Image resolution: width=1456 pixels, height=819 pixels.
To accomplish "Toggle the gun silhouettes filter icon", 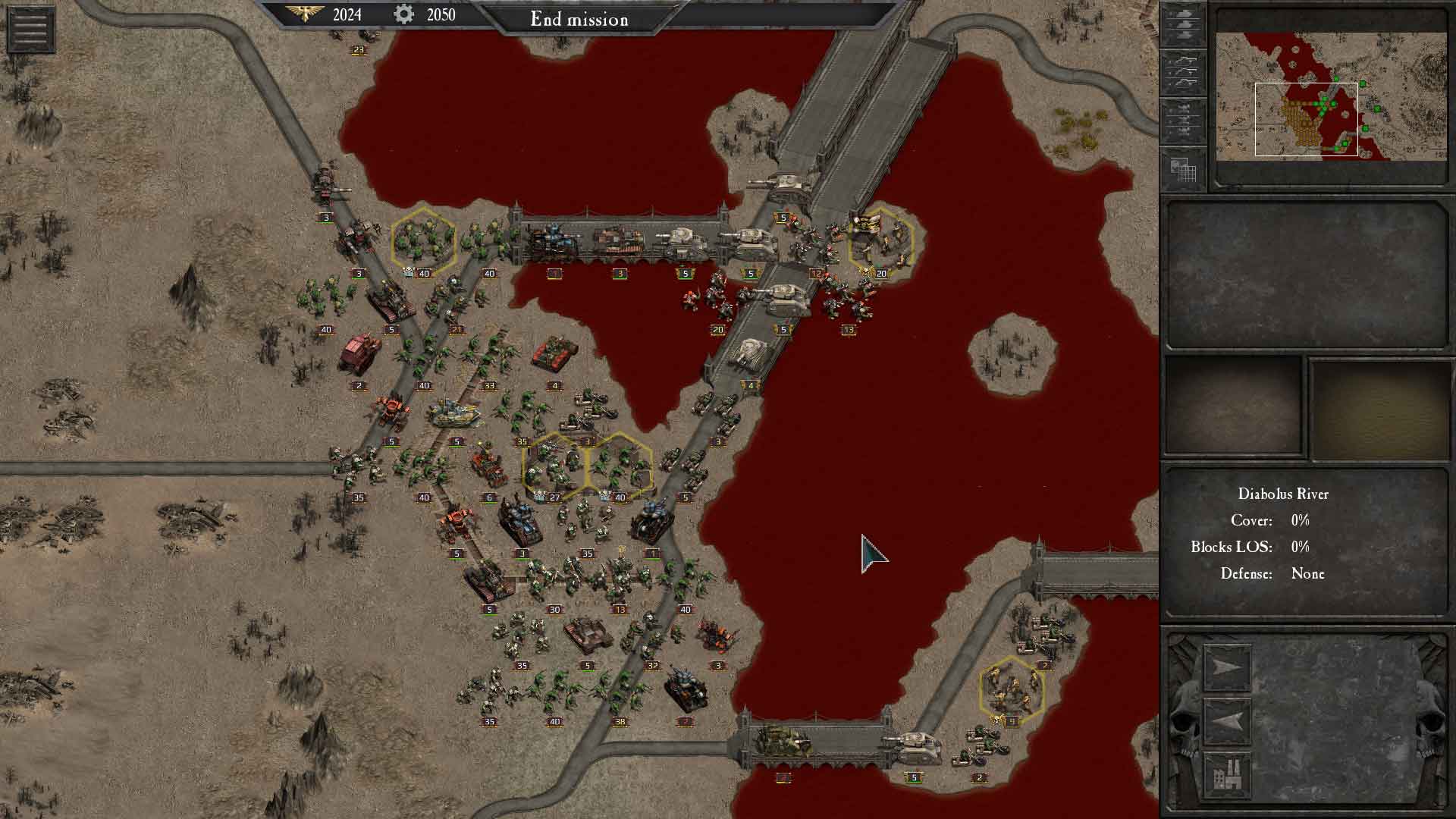I will [x=1183, y=72].
